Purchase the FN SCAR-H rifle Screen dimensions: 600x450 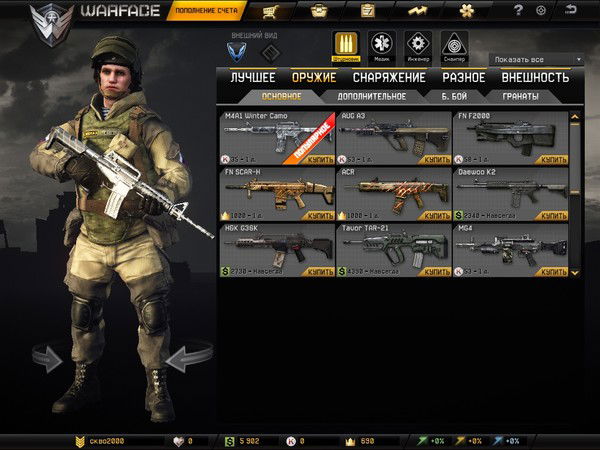(321, 215)
